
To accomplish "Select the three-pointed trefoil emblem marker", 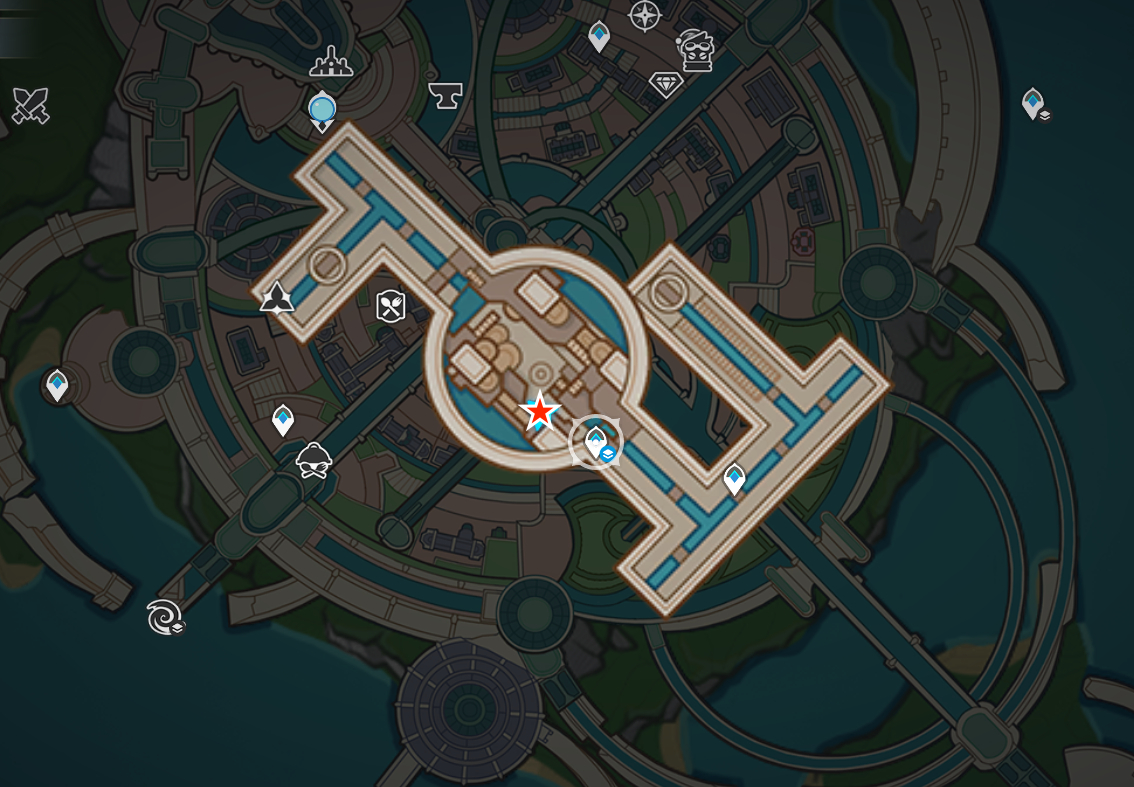I will [x=277, y=297].
